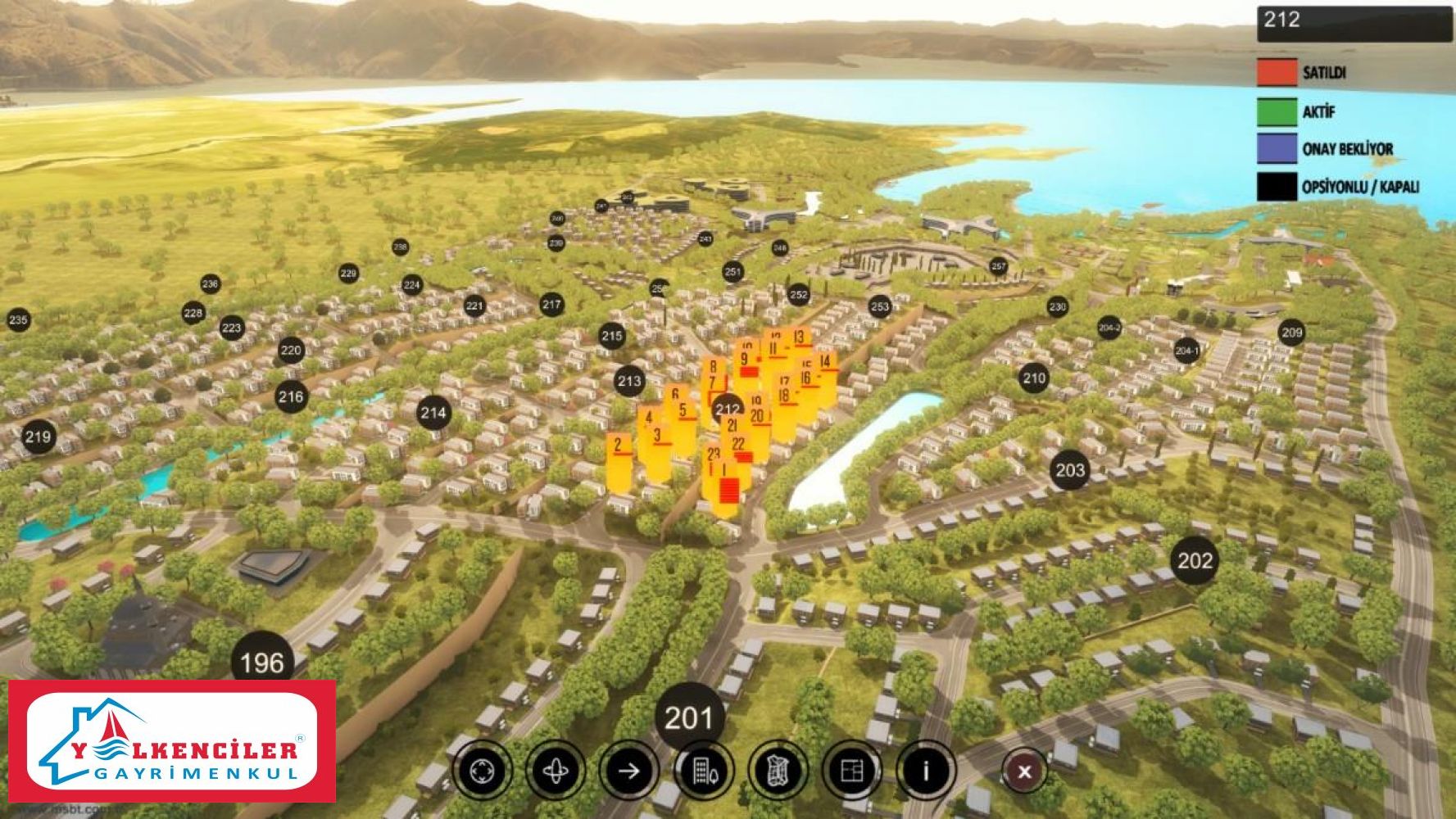1456x819 pixels.
Task: Select block marker 214
Action: [433, 413]
